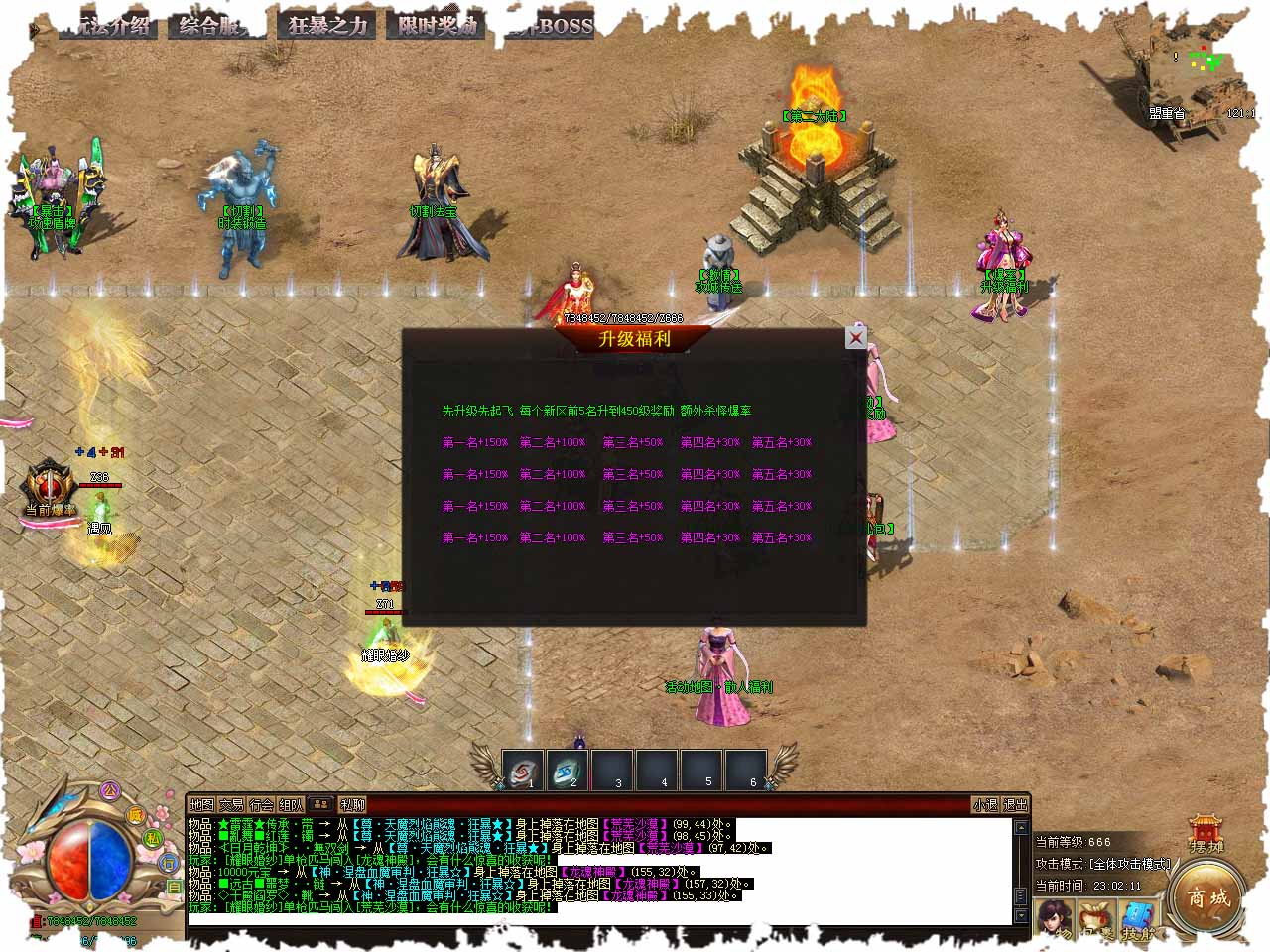The height and width of the screenshot is (952, 1270).
Task: Open the 商城 shop
Action: [1208, 897]
